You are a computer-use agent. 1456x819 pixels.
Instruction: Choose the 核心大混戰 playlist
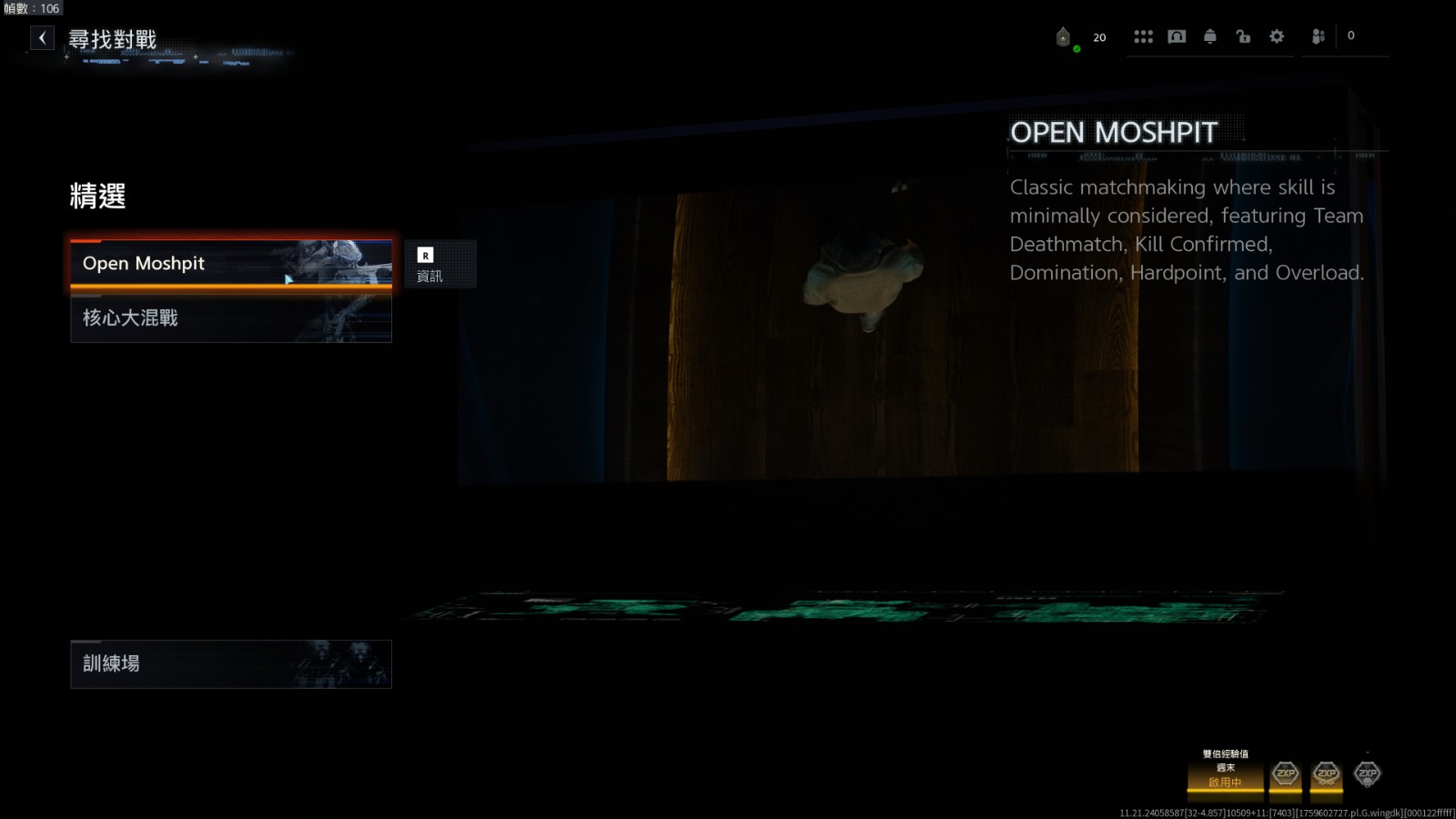point(231,318)
